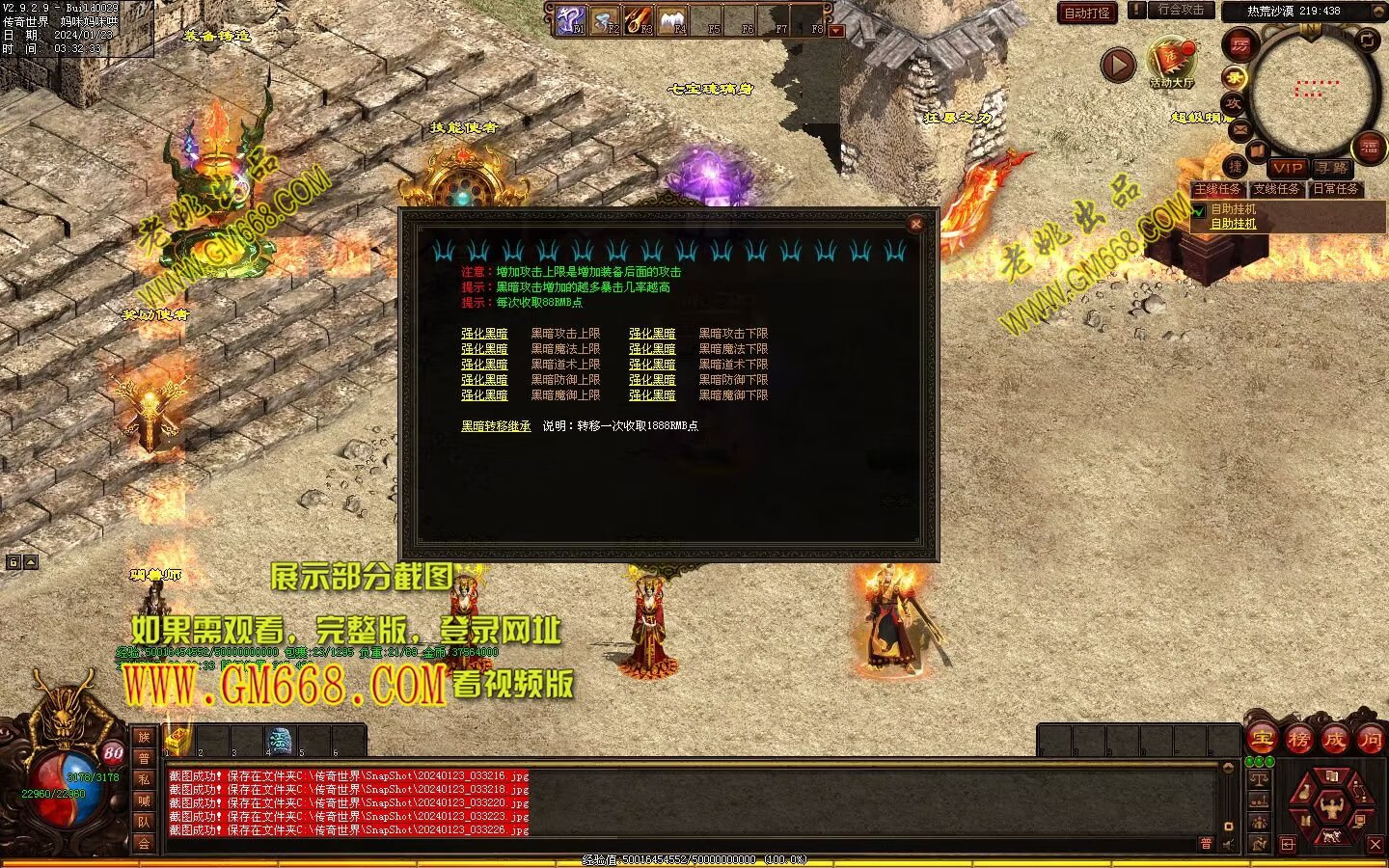Click the 行会攻击 guild attack button
Viewport: 1389px width, 868px height.
click(x=1180, y=11)
